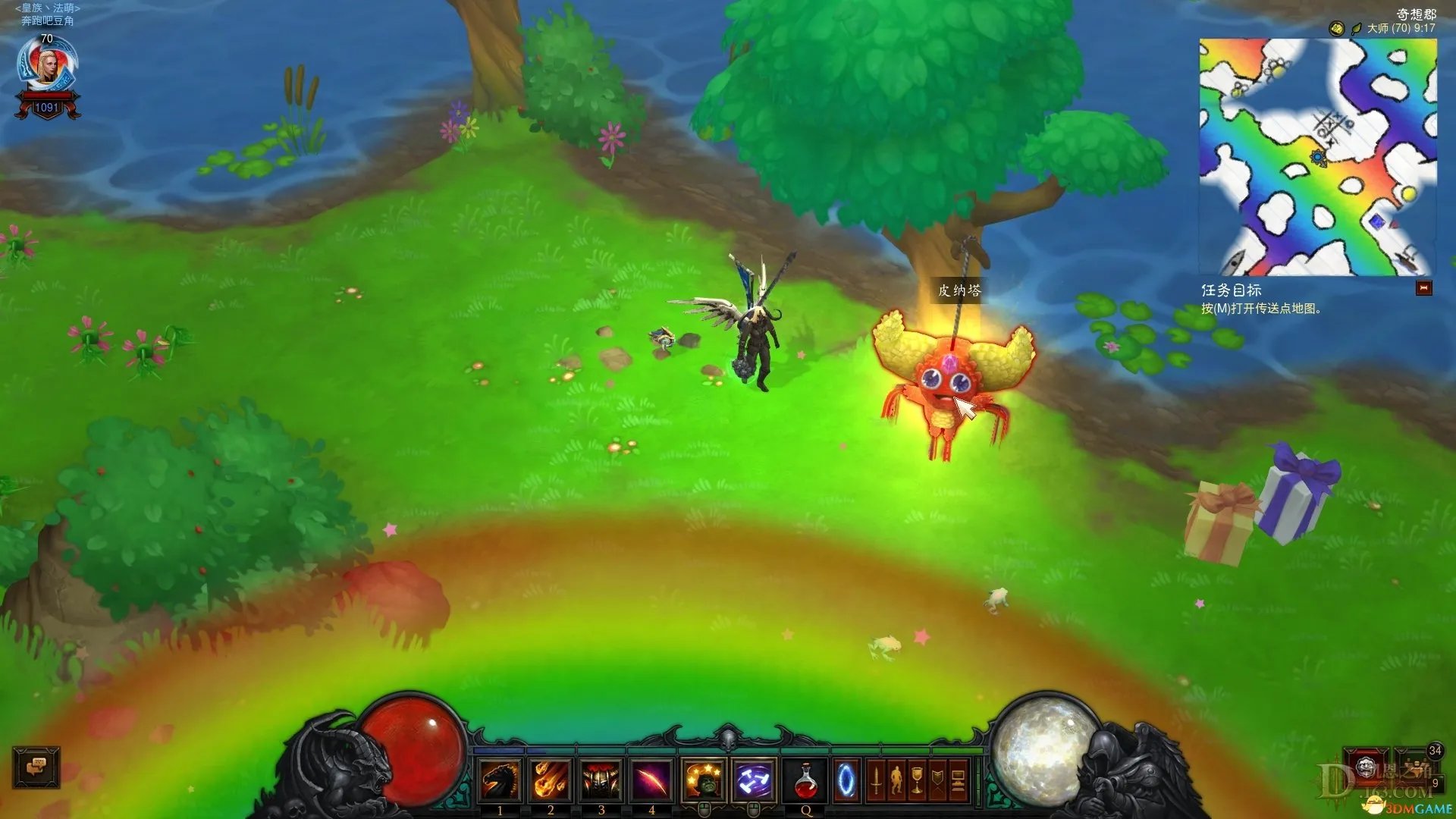The image size is (1456, 819).
Task: Click the hero portrait at top left
Action: 47,67
